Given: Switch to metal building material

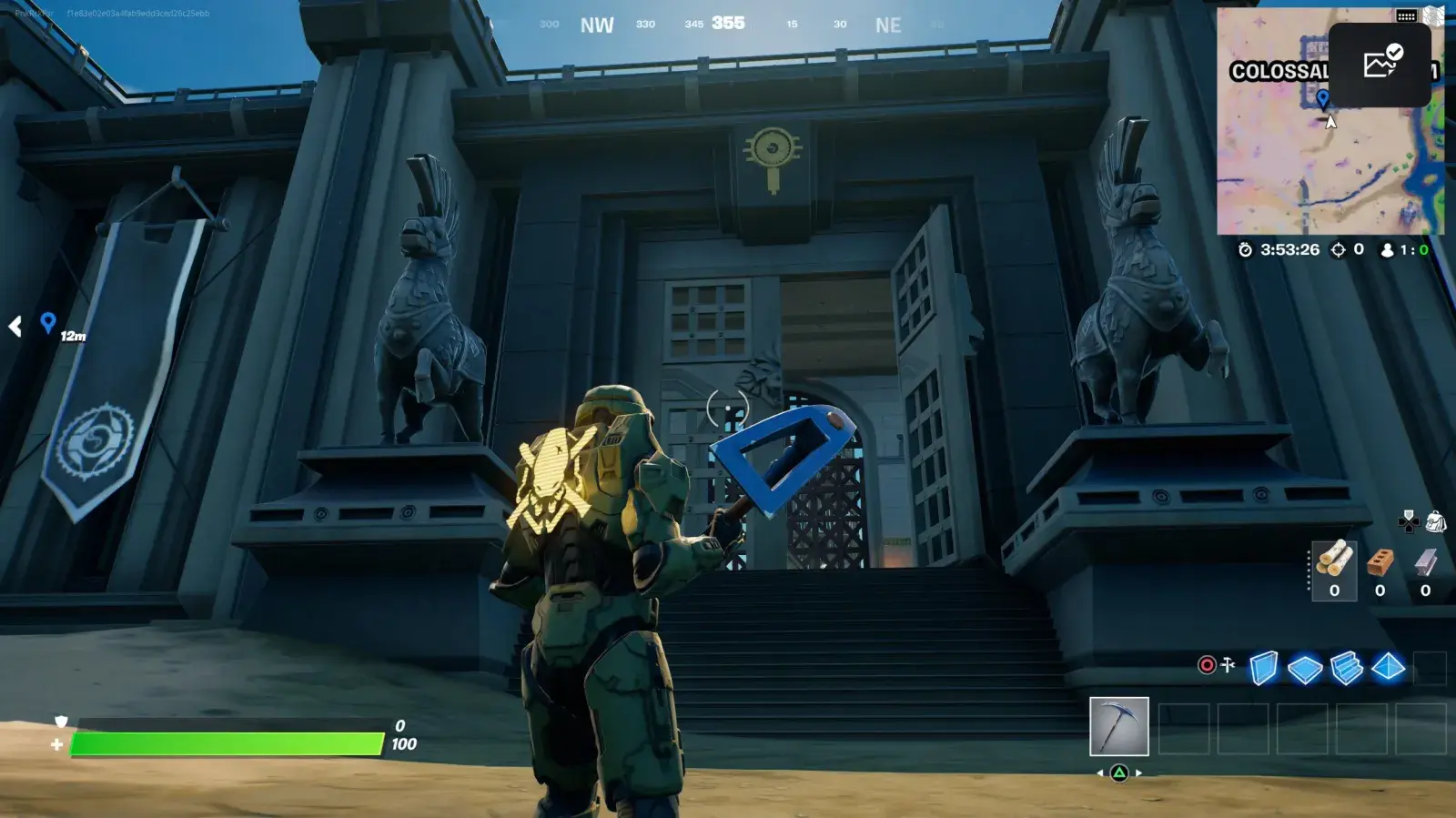Looking at the screenshot, I should click(1425, 571).
